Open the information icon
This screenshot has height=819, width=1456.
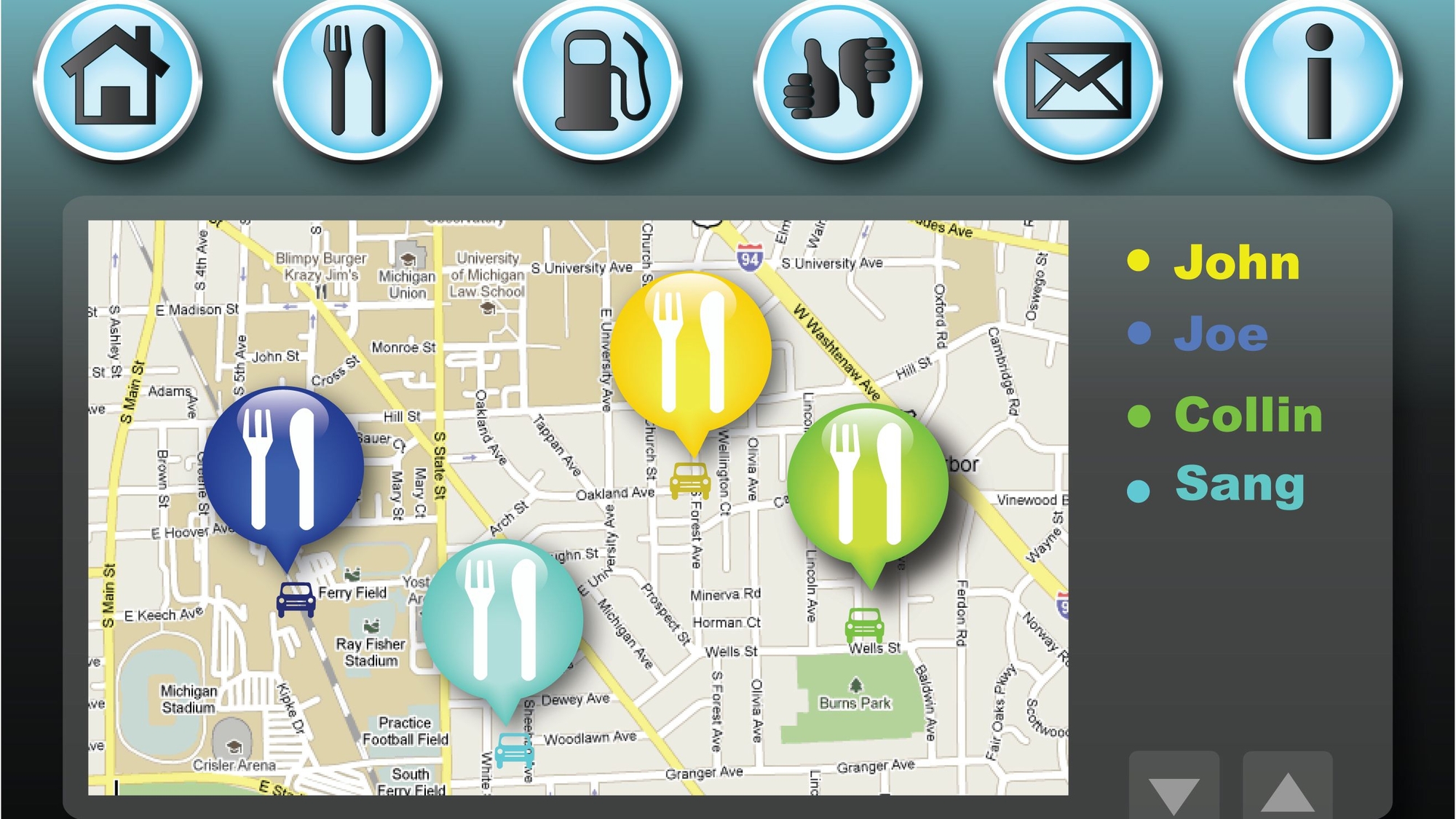(x=1318, y=80)
